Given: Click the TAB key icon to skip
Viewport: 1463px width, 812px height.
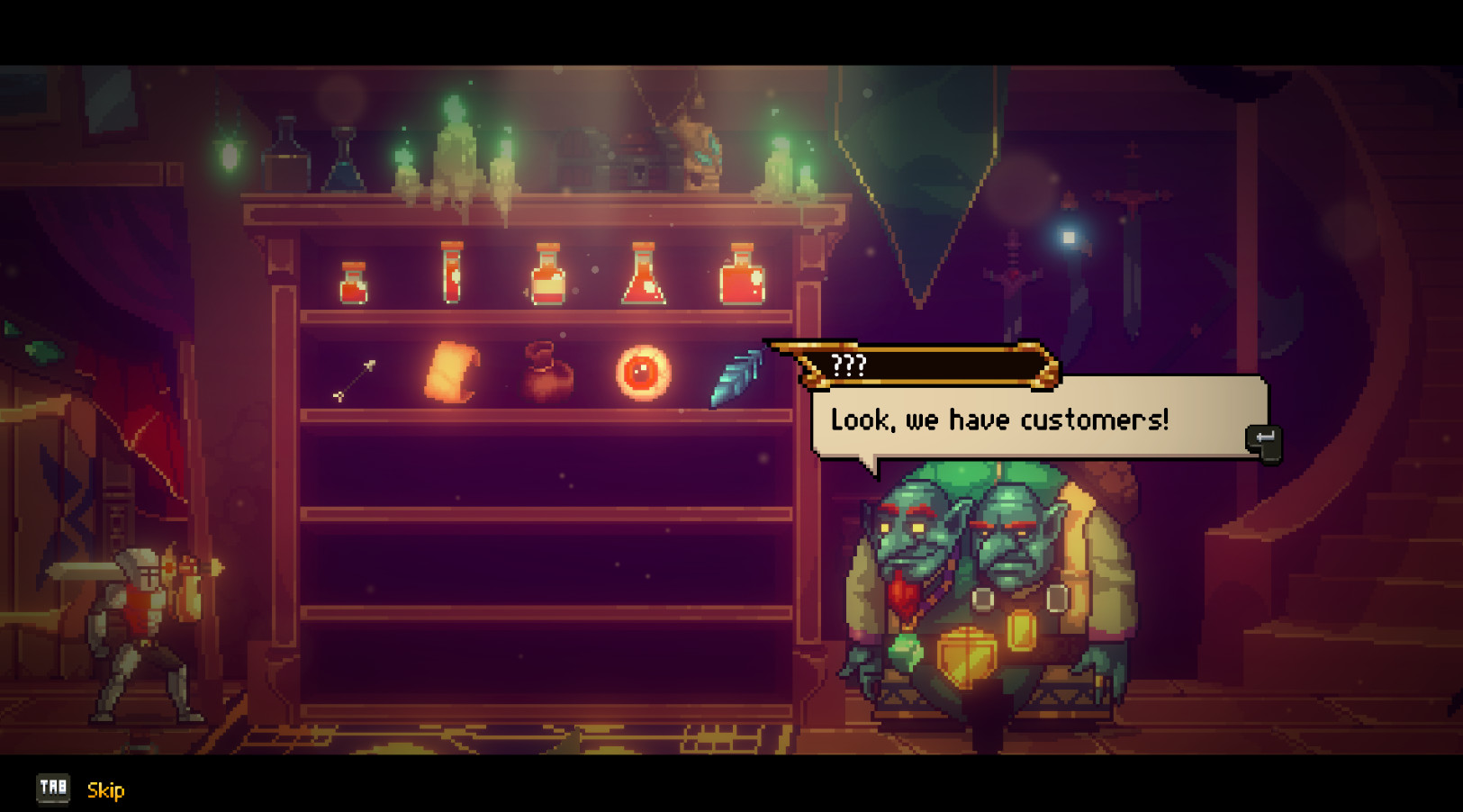Looking at the screenshot, I should tap(54, 789).
